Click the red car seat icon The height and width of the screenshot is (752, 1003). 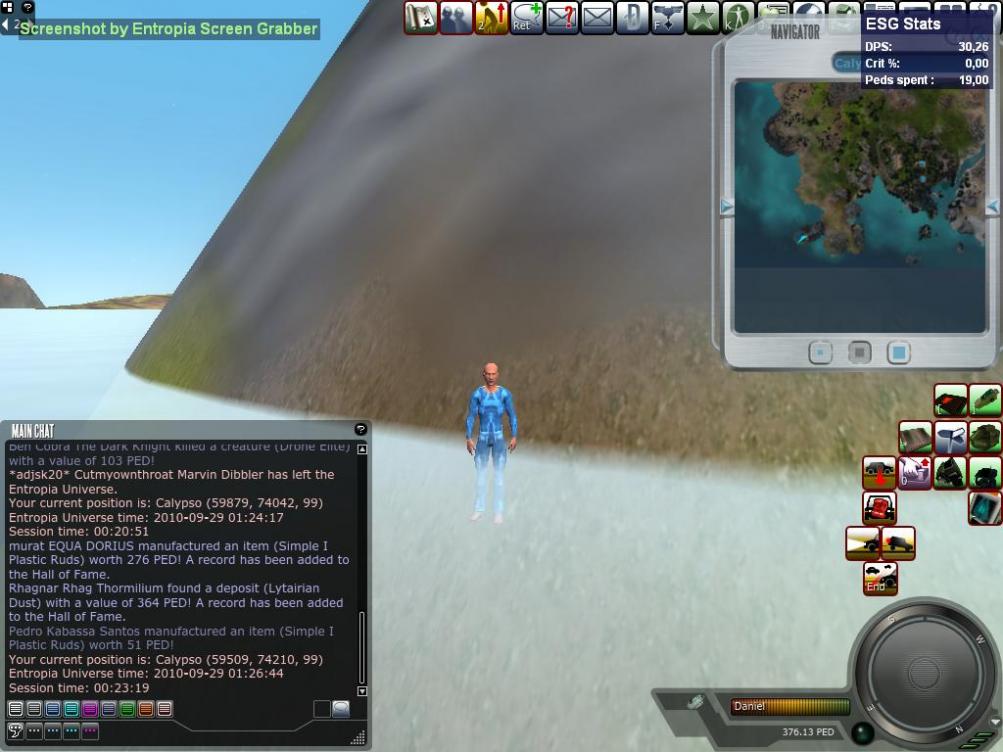pyautogui.click(x=880, y=508)
